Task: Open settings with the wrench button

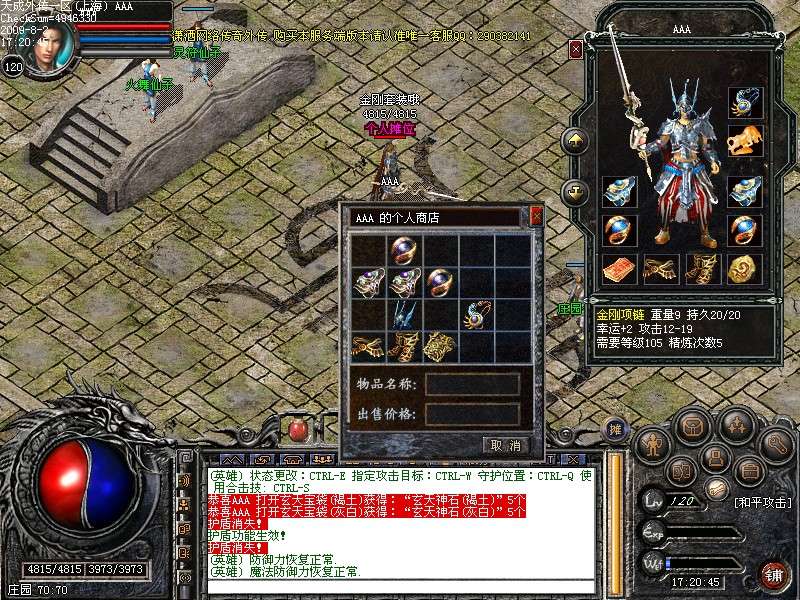Action: (776, 442)
